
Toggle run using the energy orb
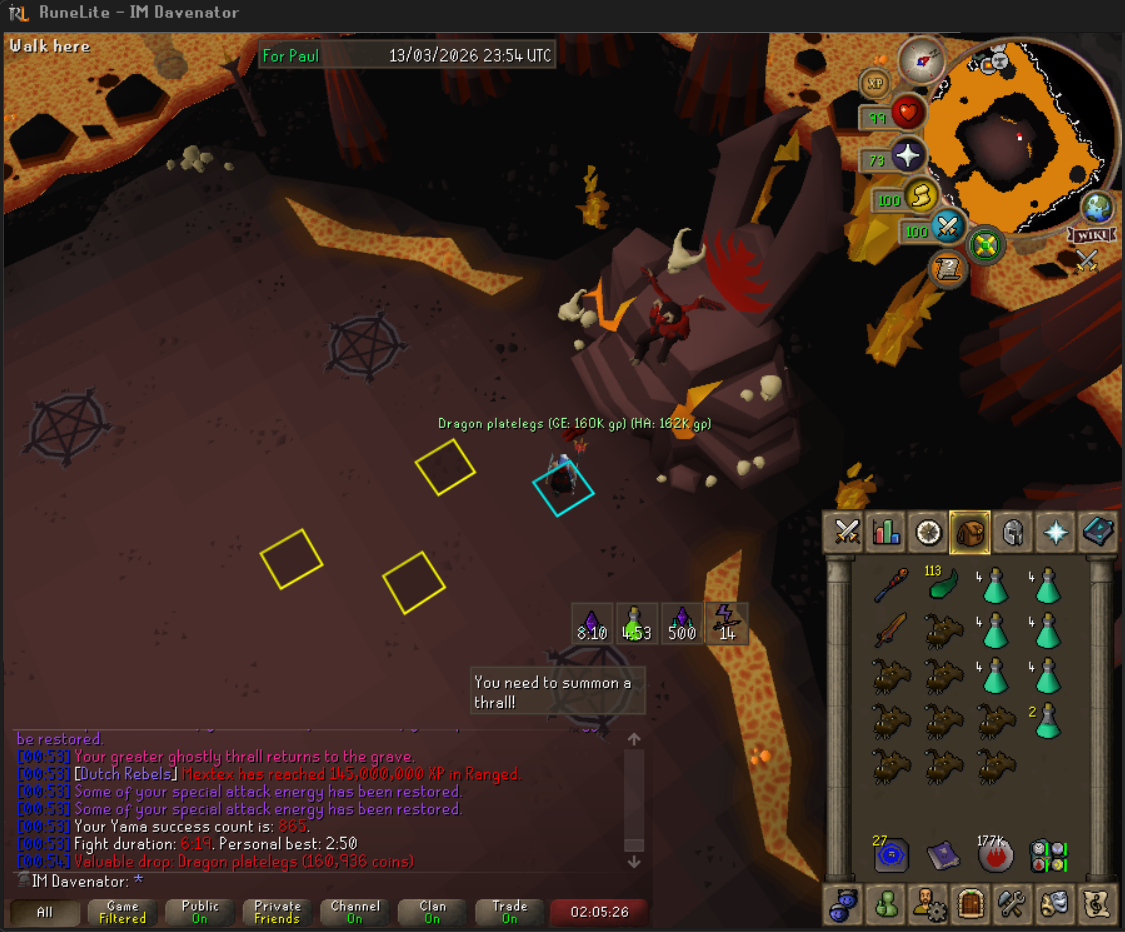pos(921,197)
